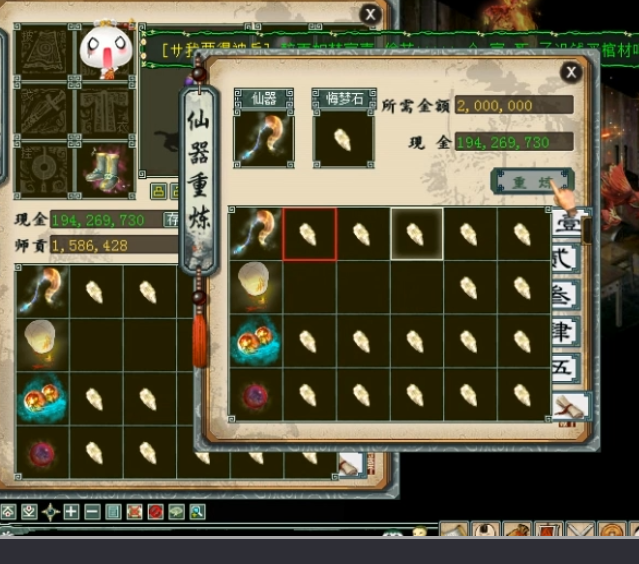Choose the glowing blade weapon in reforge grid
The height and width of the screenshot is (564, 639).
pyautogui.click(x=255, y=234)
